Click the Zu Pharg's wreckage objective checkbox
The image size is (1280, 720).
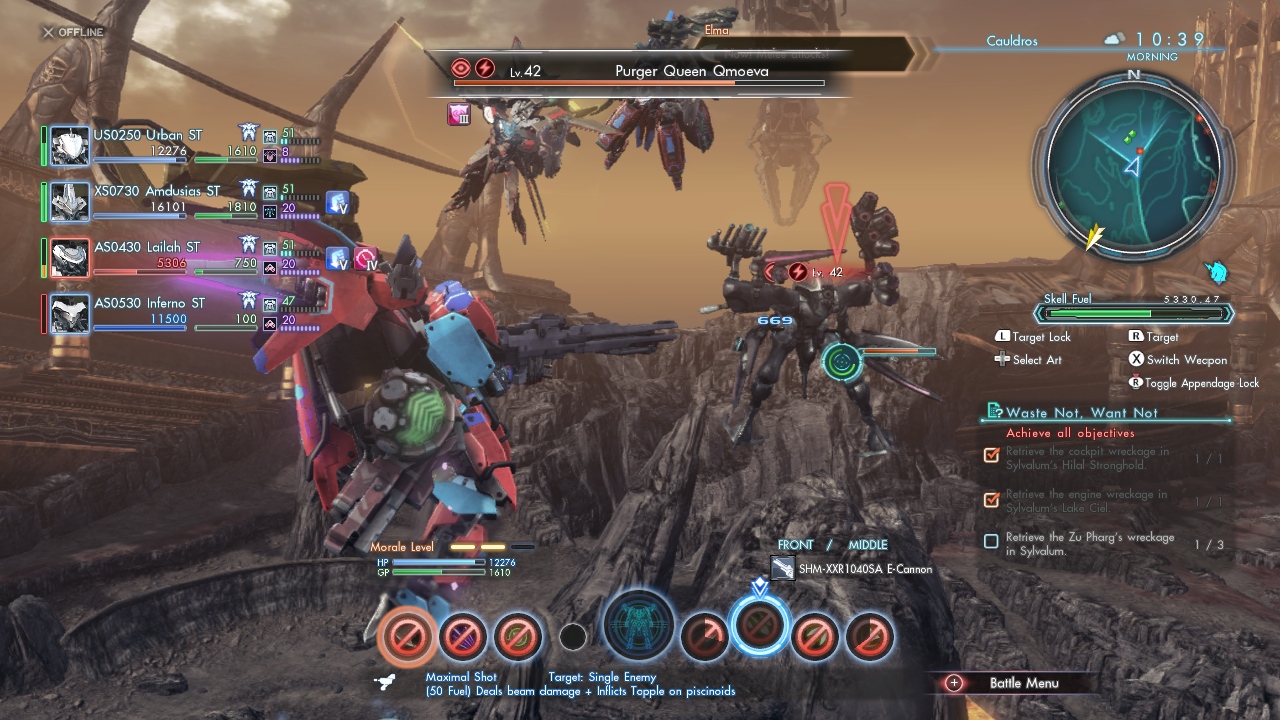(x=991, y=542)
